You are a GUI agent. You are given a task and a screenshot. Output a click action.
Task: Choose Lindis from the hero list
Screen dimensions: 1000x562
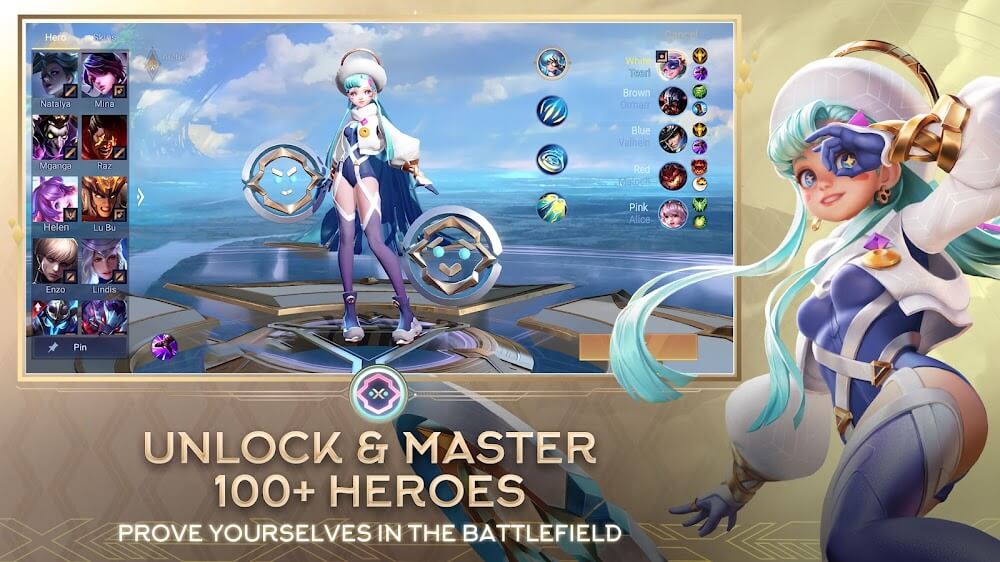tap(103, 261)
